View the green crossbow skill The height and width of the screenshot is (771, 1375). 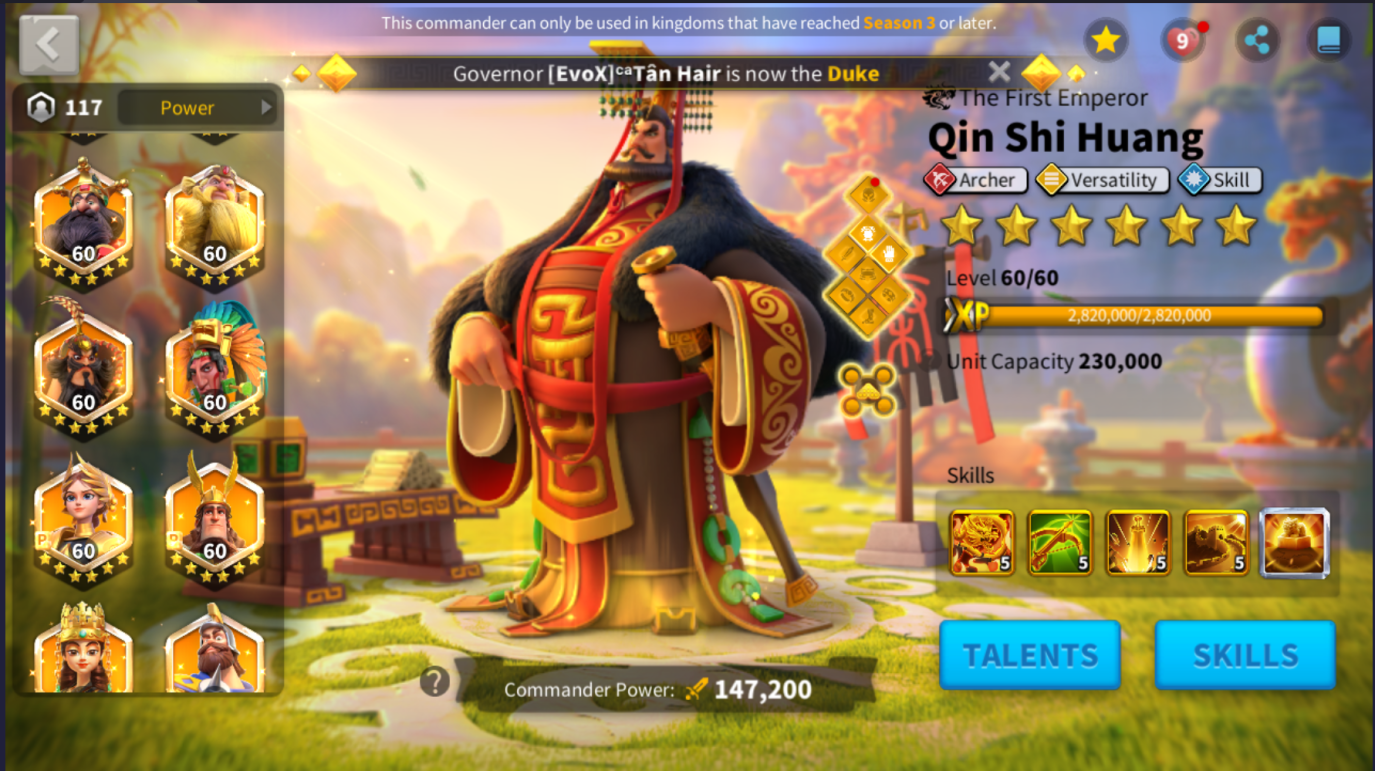click(x=1059, y=542)
